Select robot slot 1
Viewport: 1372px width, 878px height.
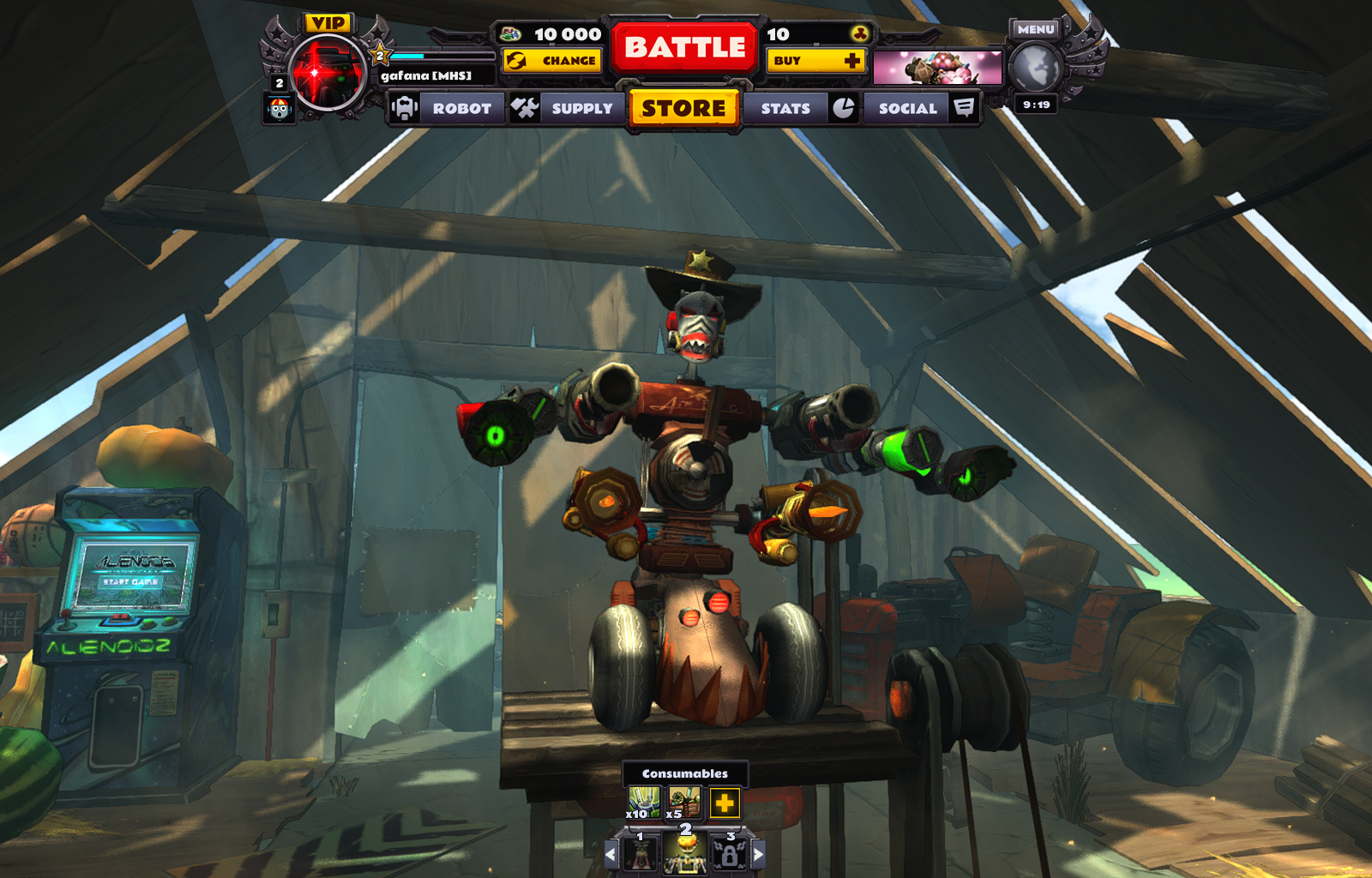pos(641,852)
